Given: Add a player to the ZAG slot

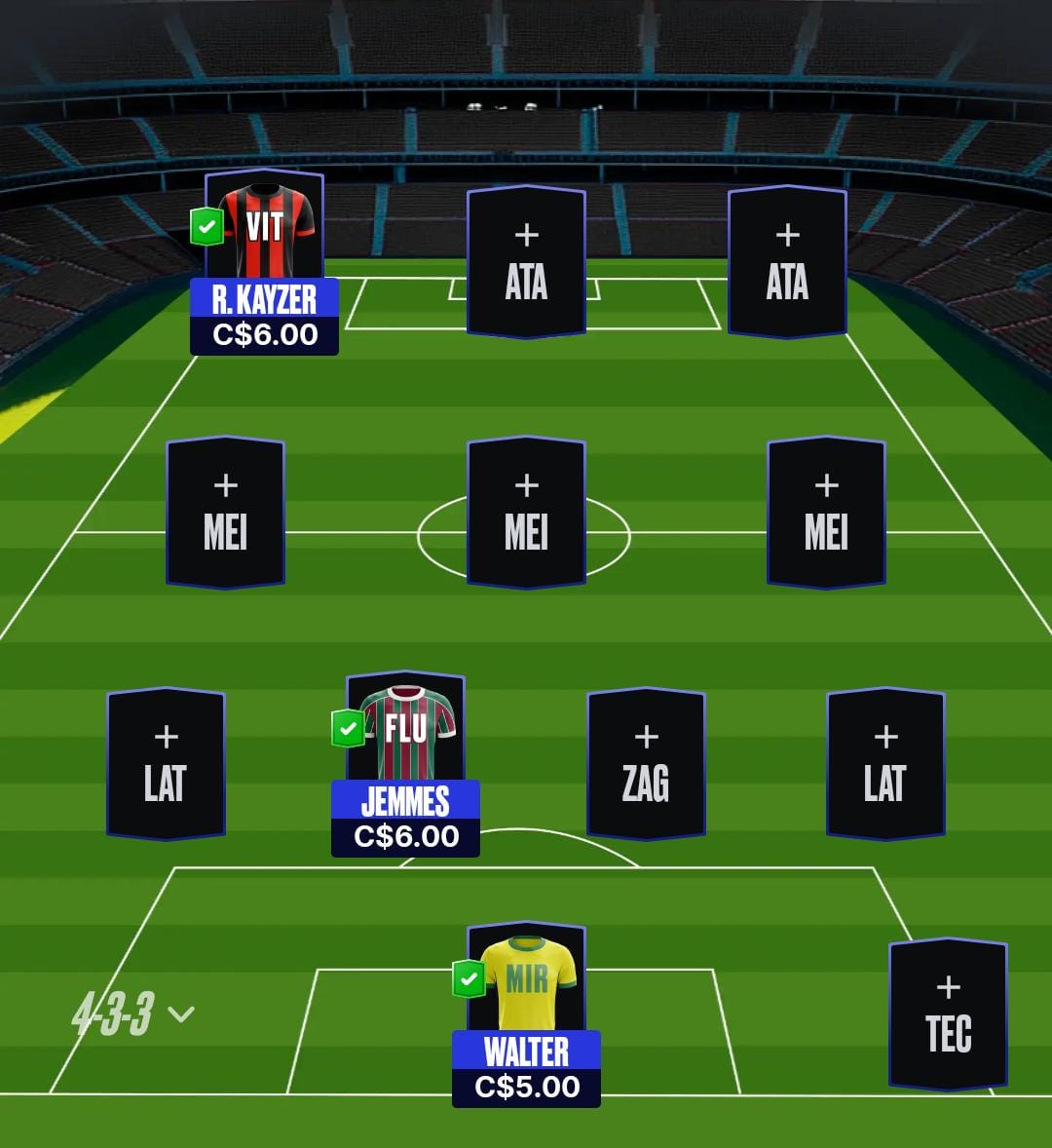Looking at the screenshot, I should pos(646,764).
